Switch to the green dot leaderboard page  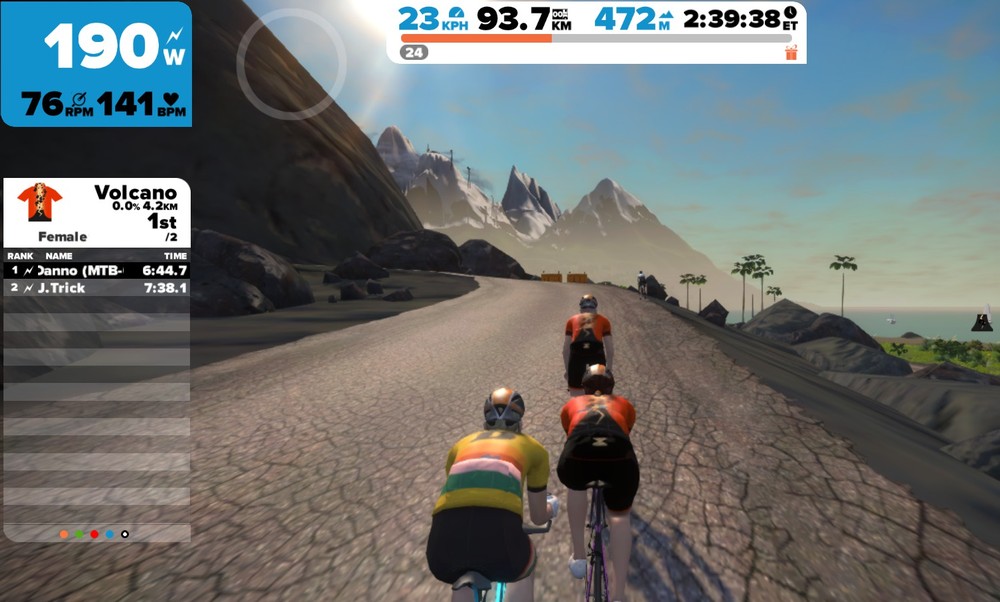(79, 534)
